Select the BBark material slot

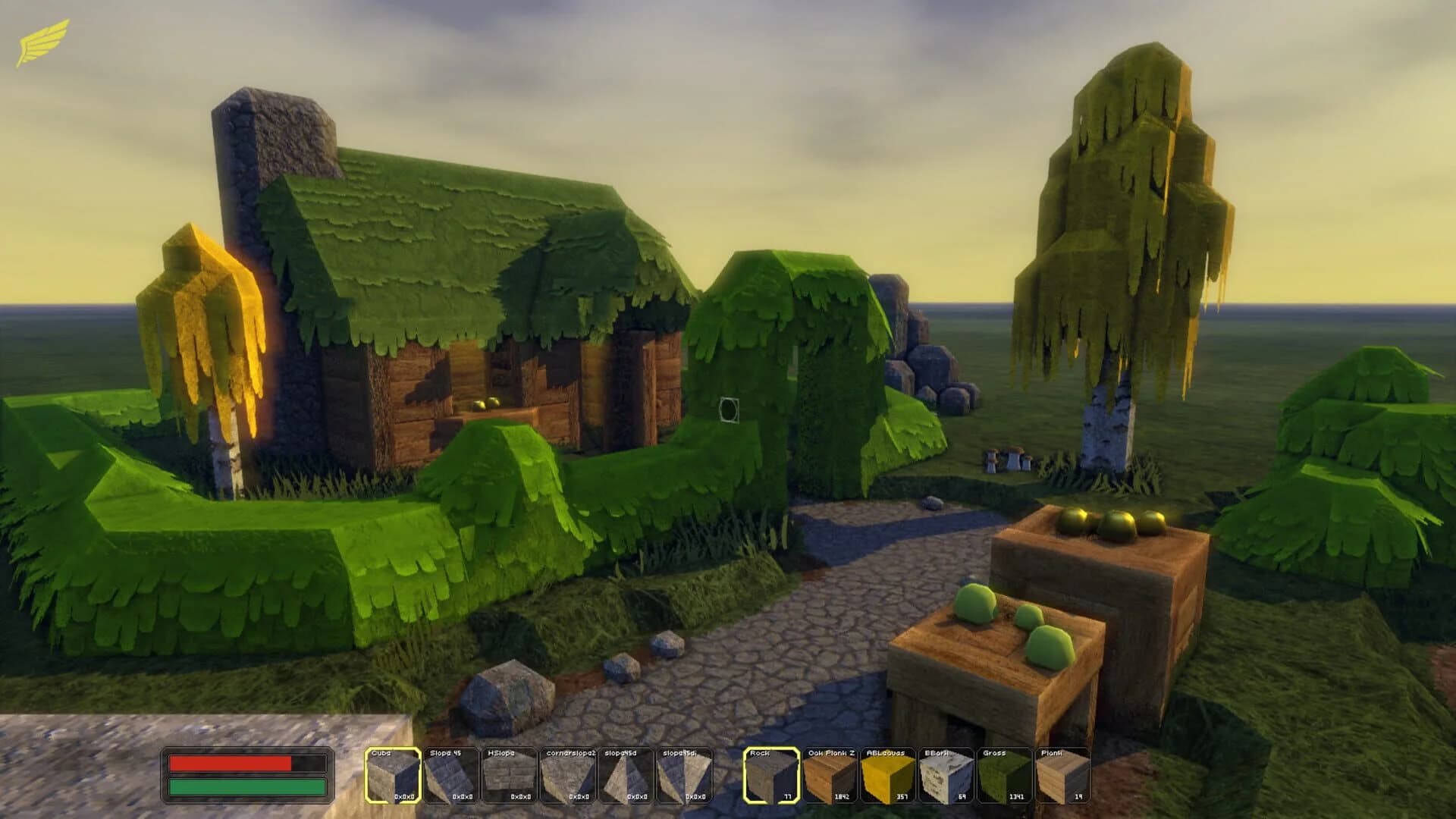tap(945, 773)
